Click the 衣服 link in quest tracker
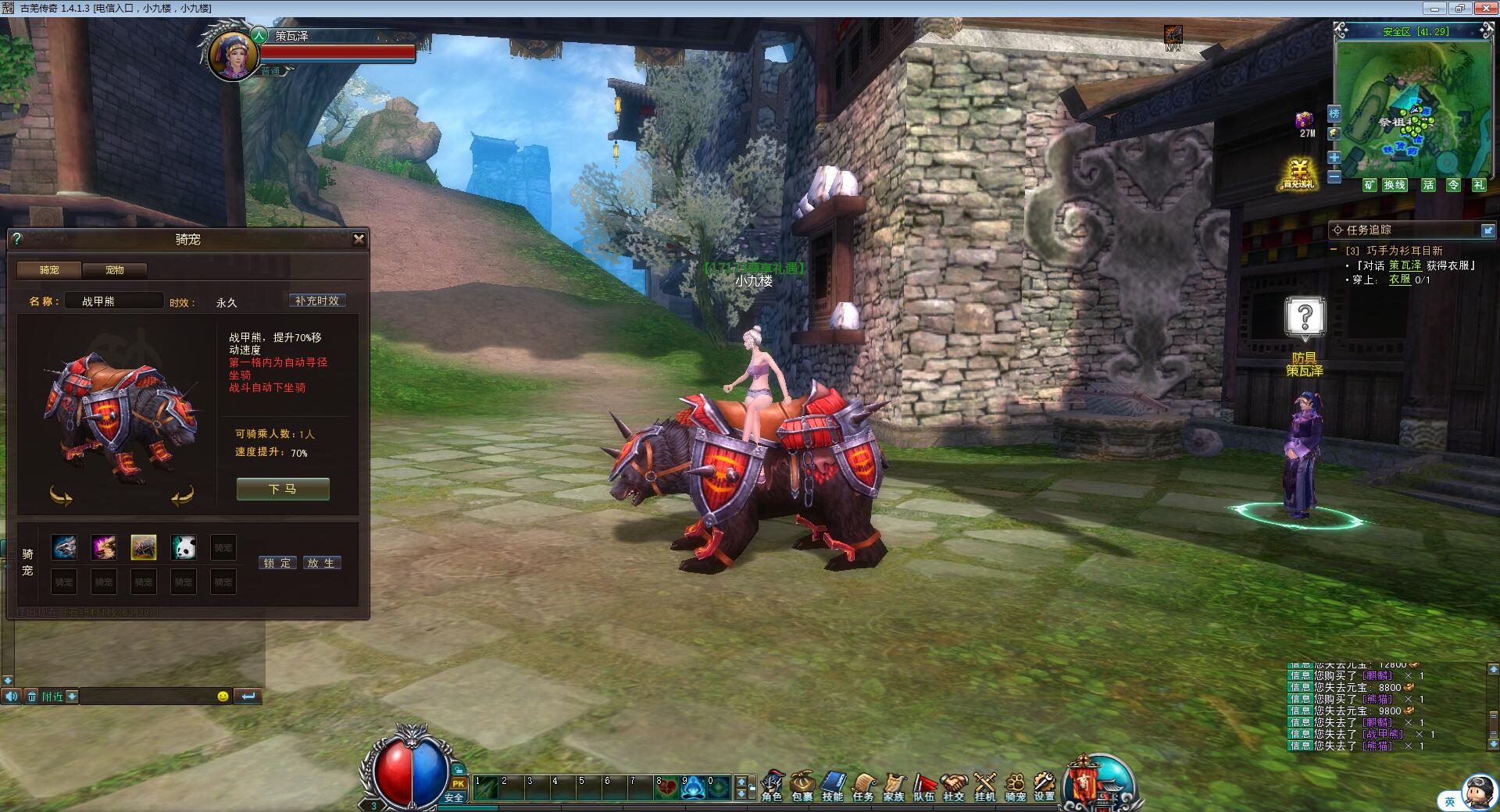1500x812 pixels. click(1399, 280)
